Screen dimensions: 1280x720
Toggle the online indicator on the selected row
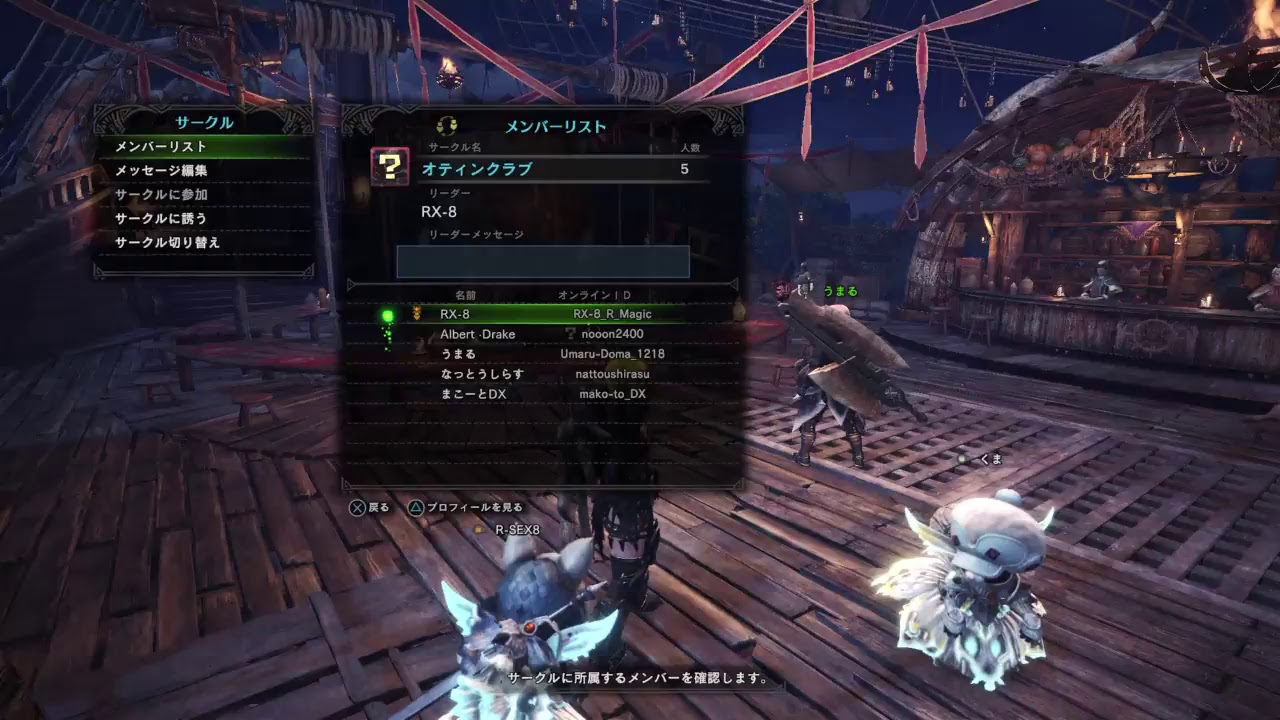pos(388,313)
